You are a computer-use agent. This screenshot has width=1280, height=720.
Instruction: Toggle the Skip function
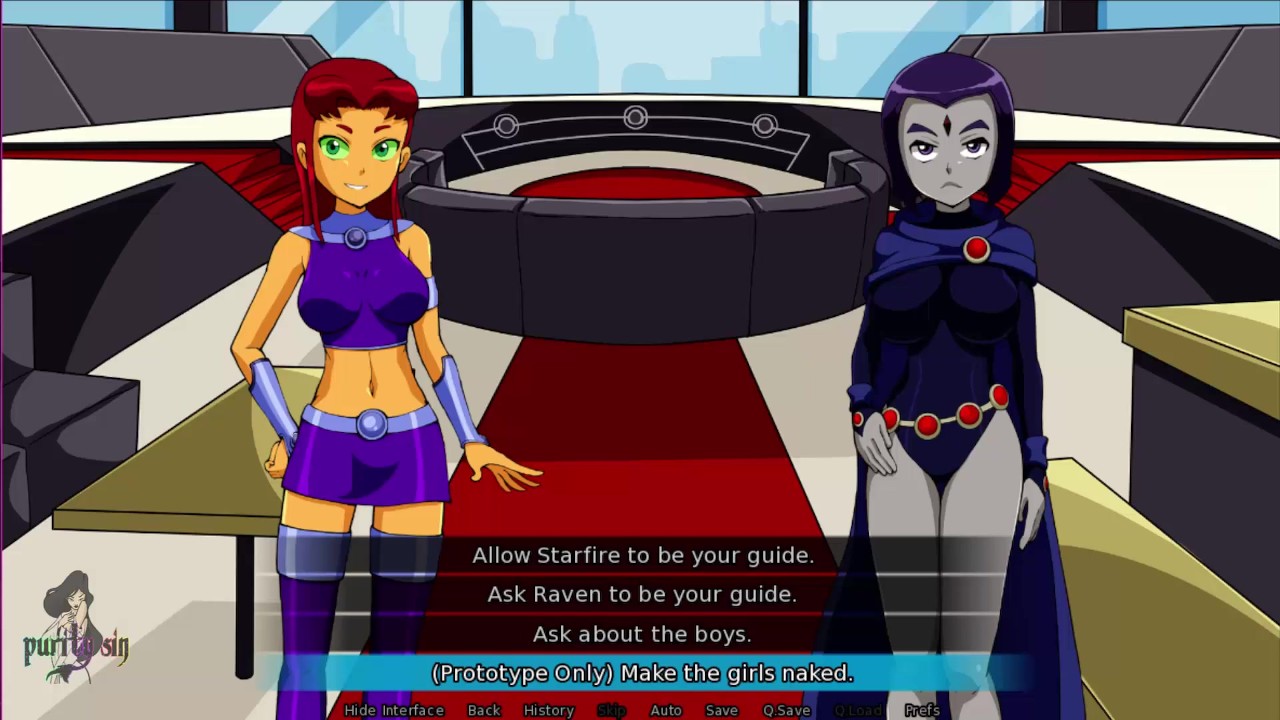pos(611,710)
